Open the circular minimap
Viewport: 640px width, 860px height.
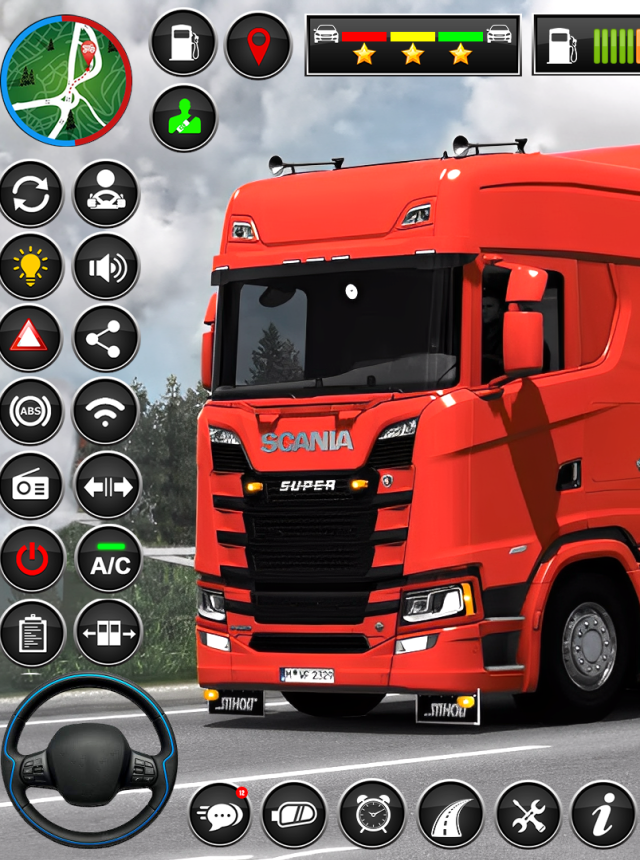pos(66,80)
